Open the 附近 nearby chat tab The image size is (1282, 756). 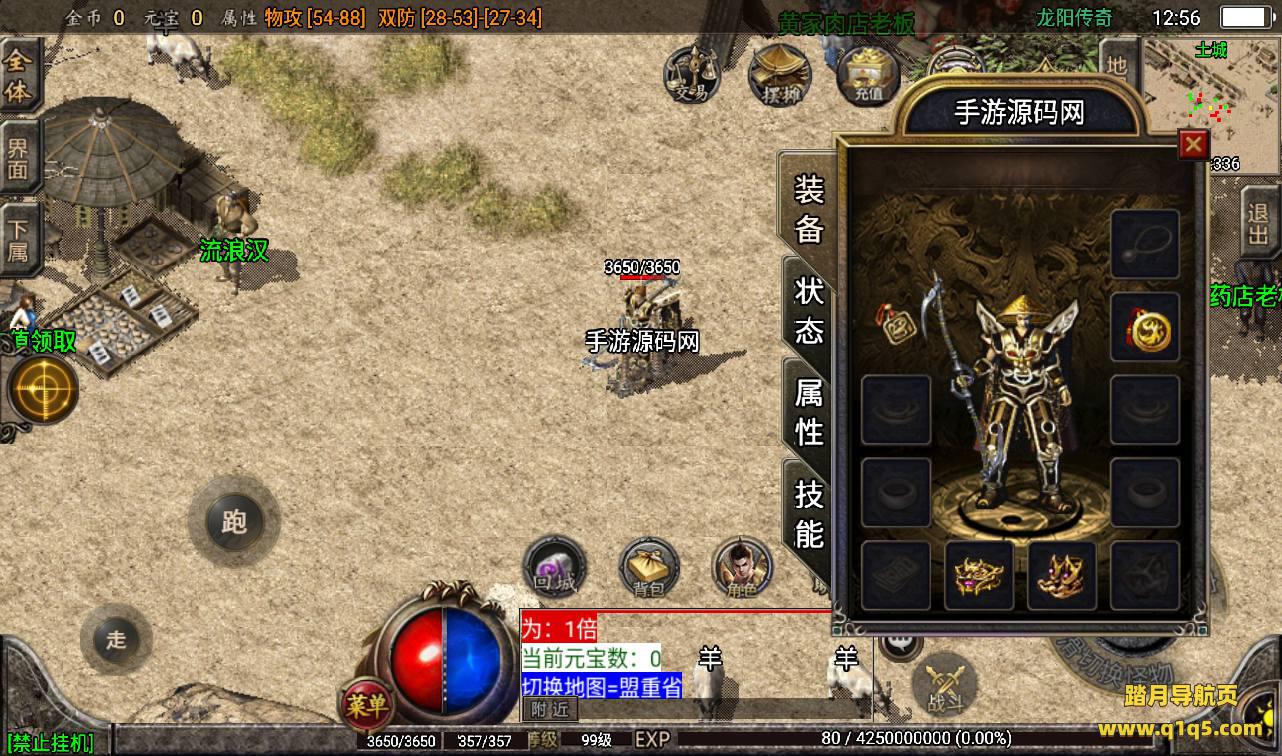pyautogui.click(x=549, y=709)
